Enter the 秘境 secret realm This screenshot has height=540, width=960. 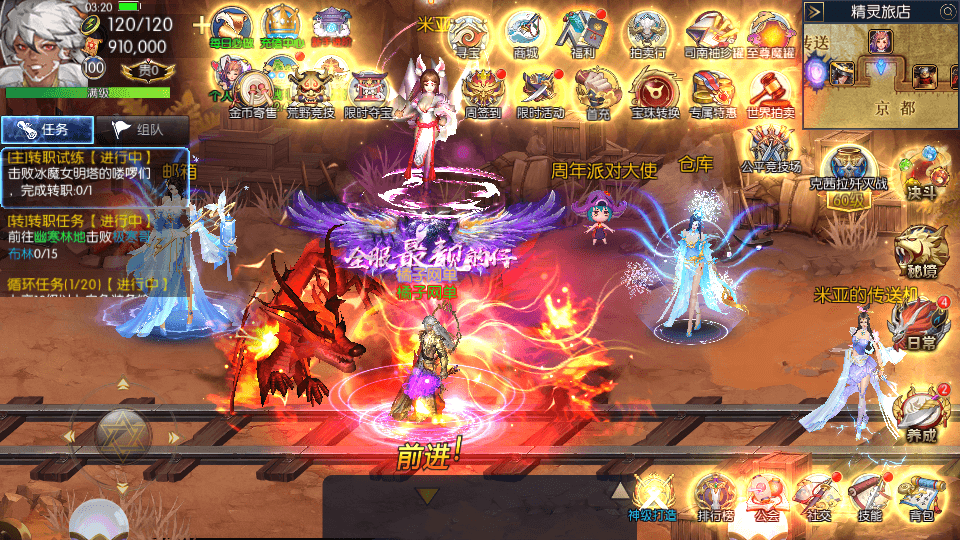916,250
